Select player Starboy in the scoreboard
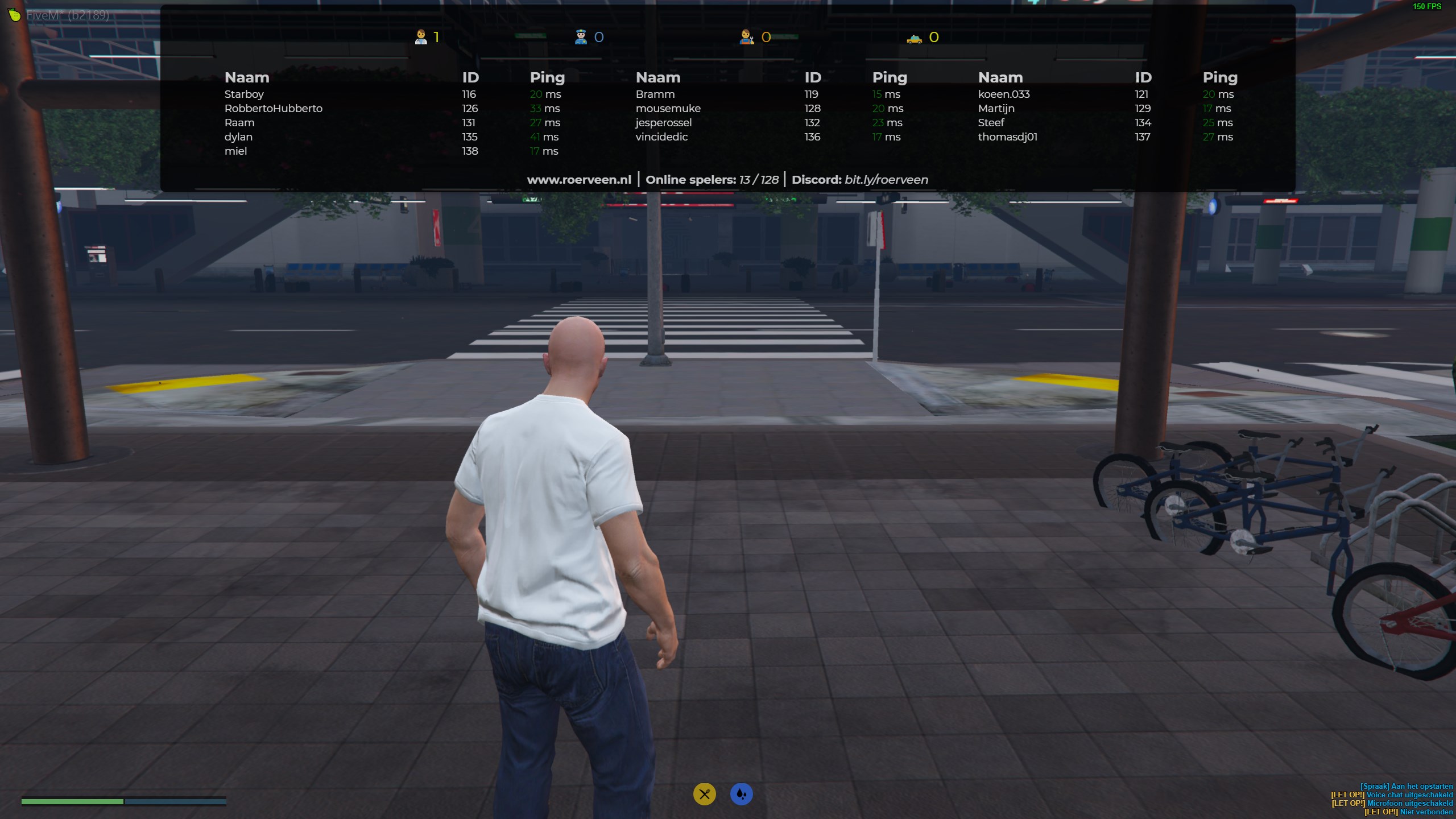Screen dimensions: 1456x819 (244, 94)
